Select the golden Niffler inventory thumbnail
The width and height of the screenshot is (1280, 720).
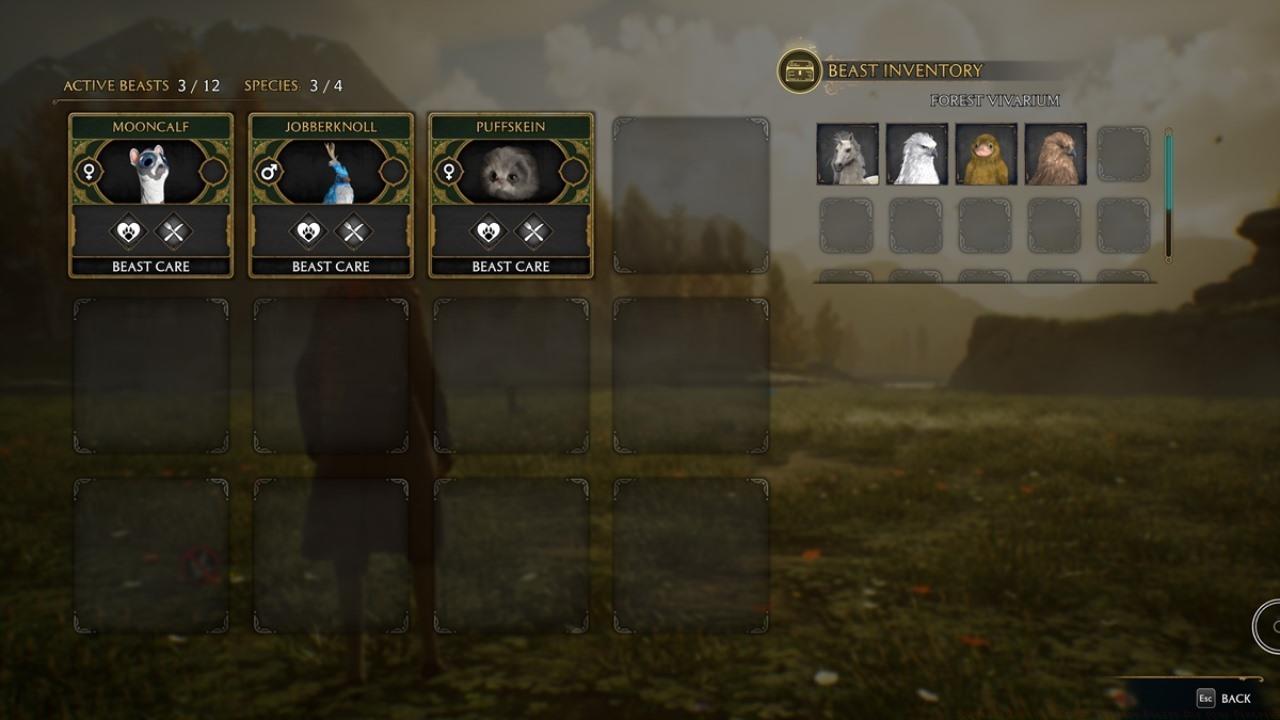coord(987,154)
